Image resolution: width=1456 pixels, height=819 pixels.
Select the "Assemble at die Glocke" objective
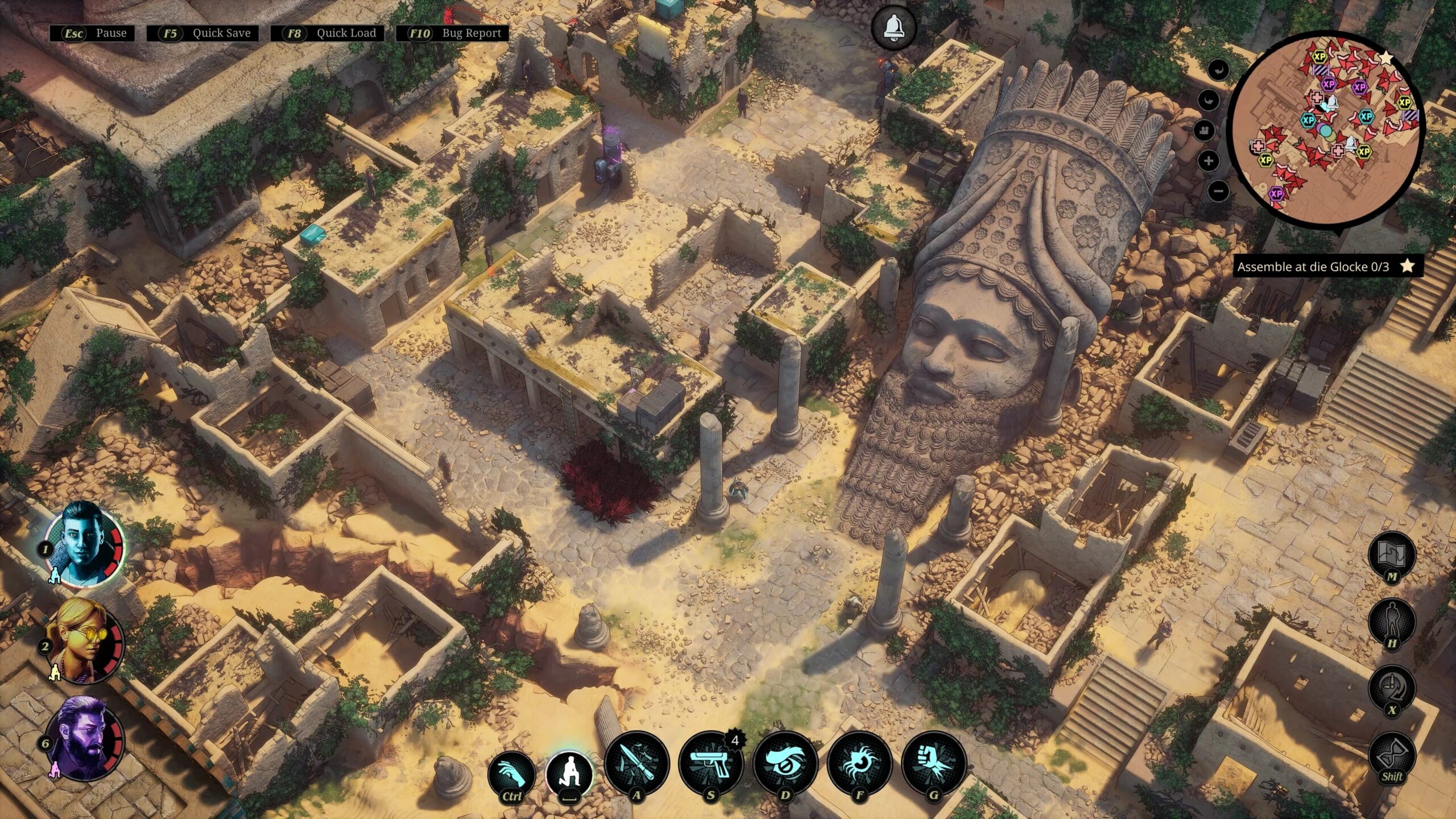[1319, 266]
